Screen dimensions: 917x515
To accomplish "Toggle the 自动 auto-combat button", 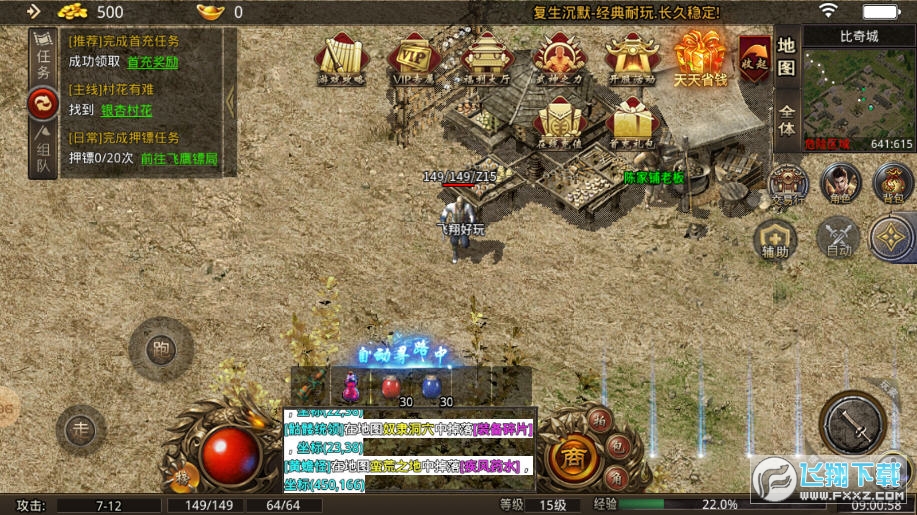I will coord(838,238).
